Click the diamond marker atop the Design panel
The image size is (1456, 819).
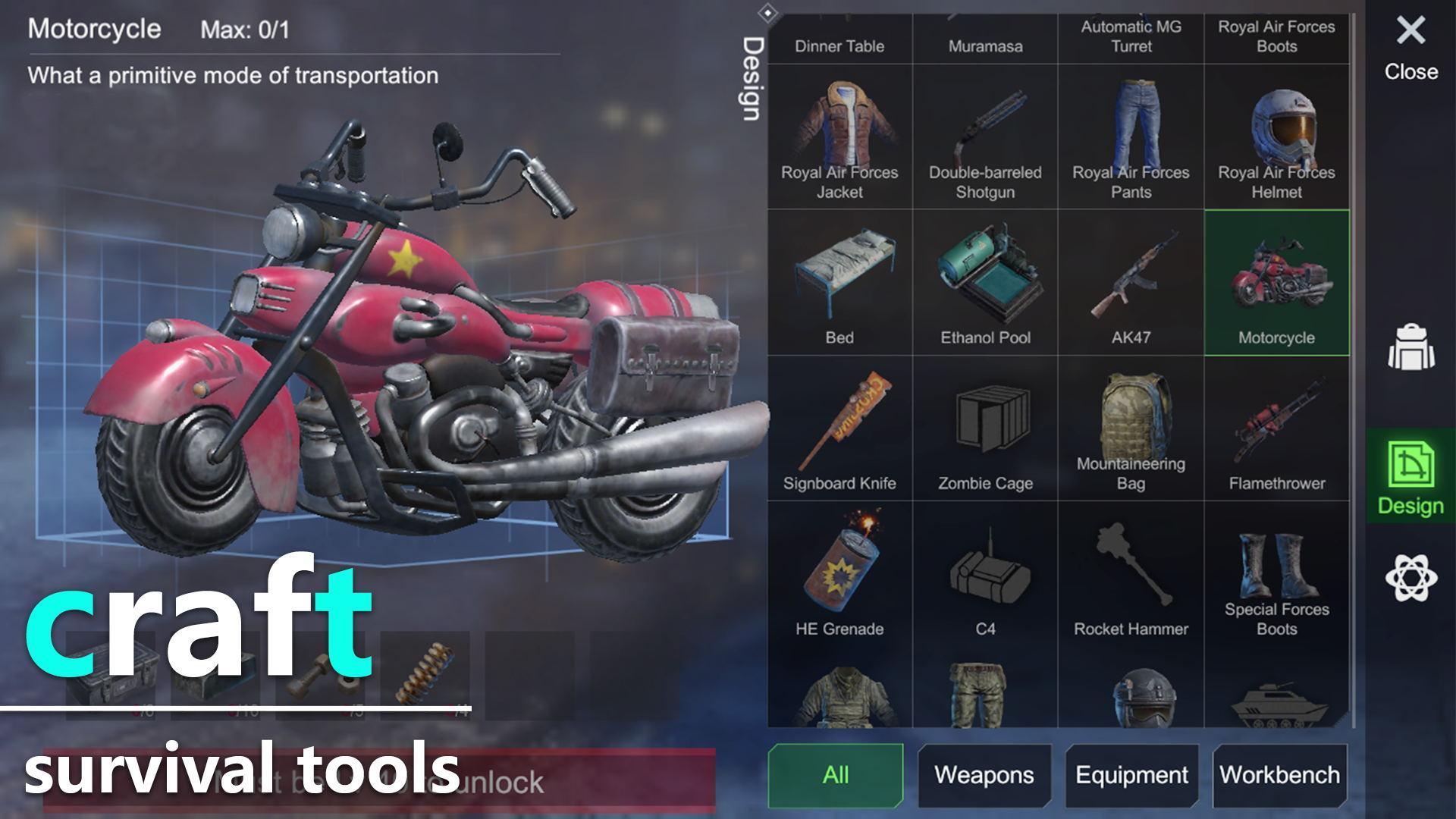click(x=769, y=11)
